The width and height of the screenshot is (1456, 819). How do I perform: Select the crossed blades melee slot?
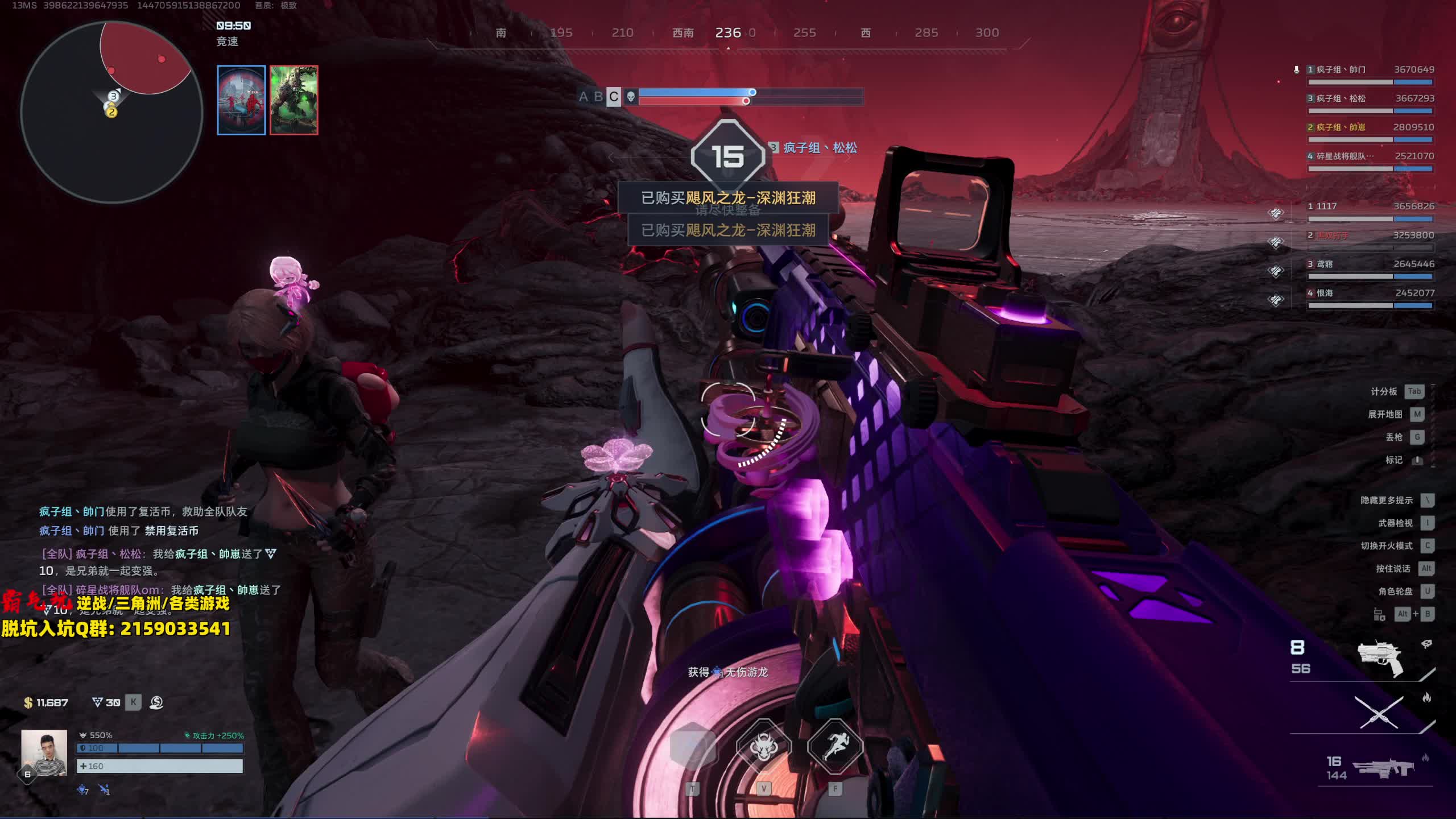click(1379, 712)
